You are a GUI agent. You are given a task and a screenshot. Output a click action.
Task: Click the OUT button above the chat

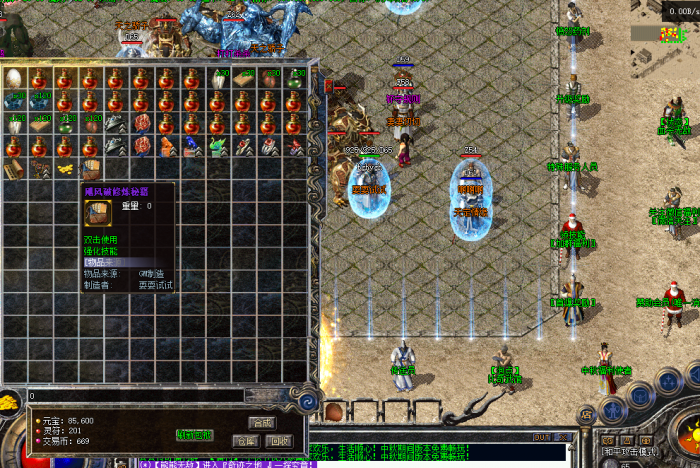coord(542,437)
